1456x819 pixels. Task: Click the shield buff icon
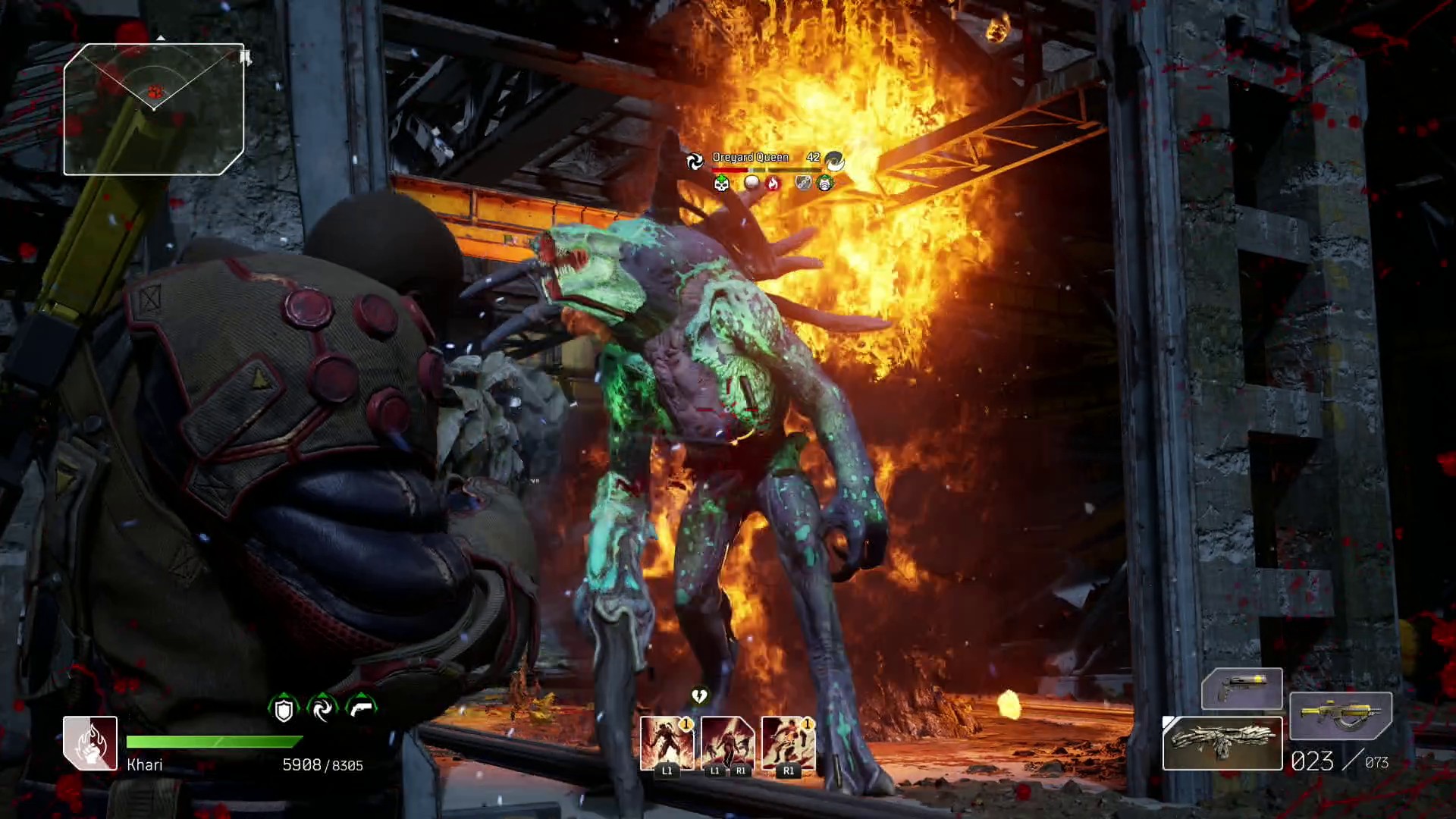tap(284, 709)
